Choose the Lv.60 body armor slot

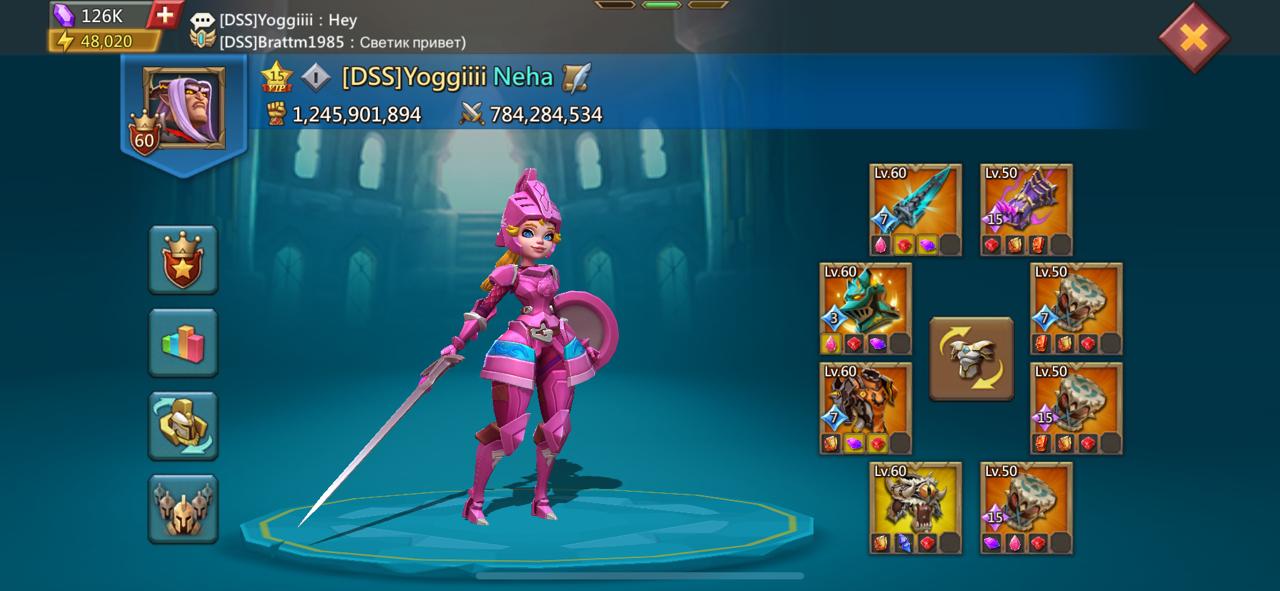tap(865, 408)
